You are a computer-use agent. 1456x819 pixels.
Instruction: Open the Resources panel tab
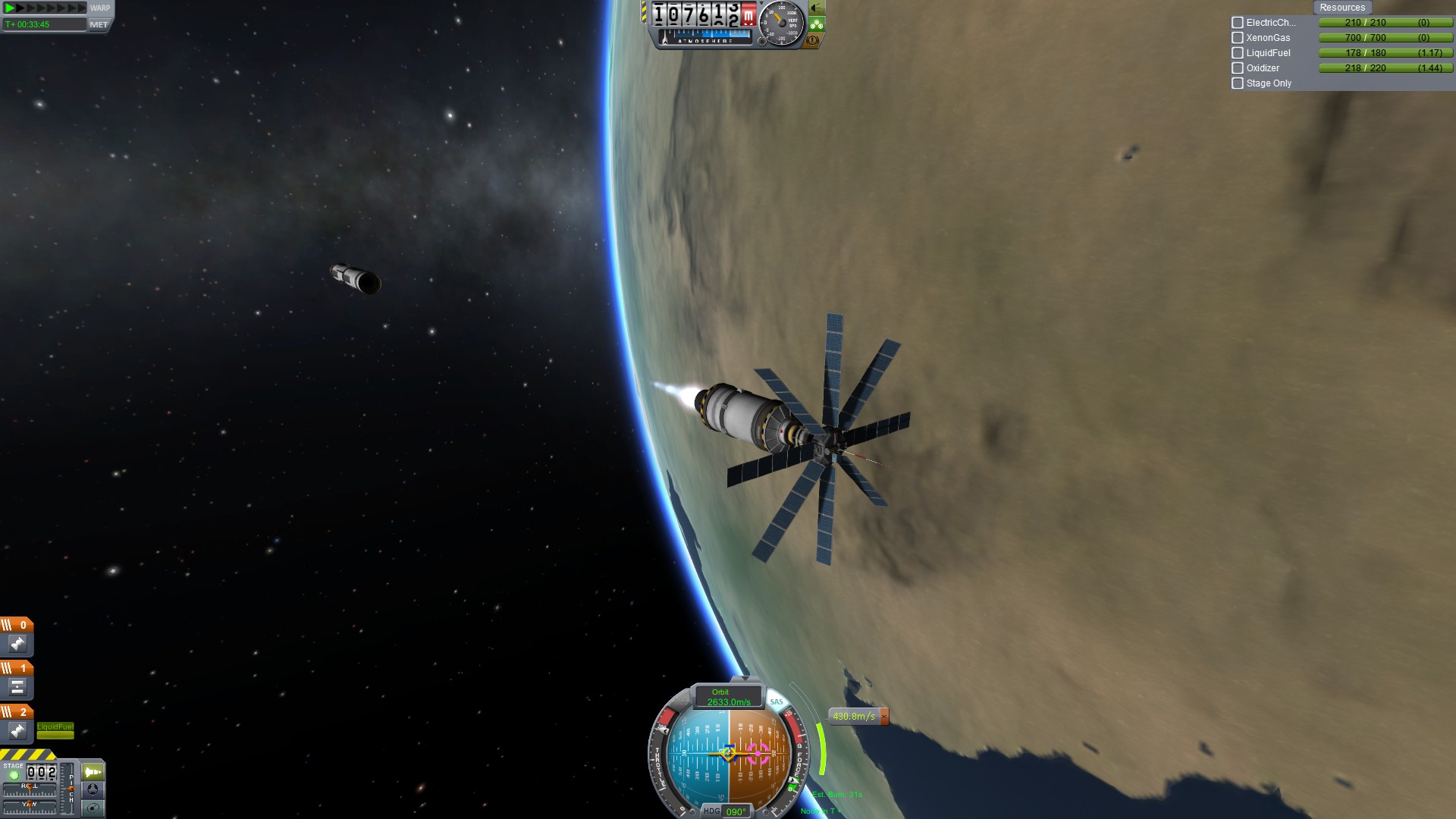point(1341,8)
